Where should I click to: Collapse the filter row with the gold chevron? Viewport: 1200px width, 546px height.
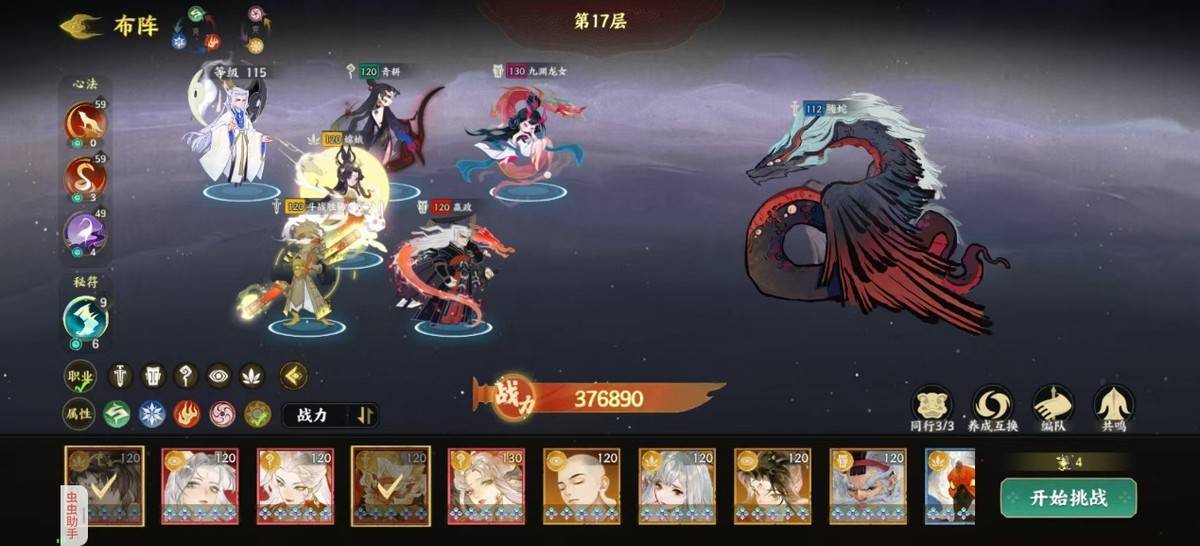click(293, 376)
